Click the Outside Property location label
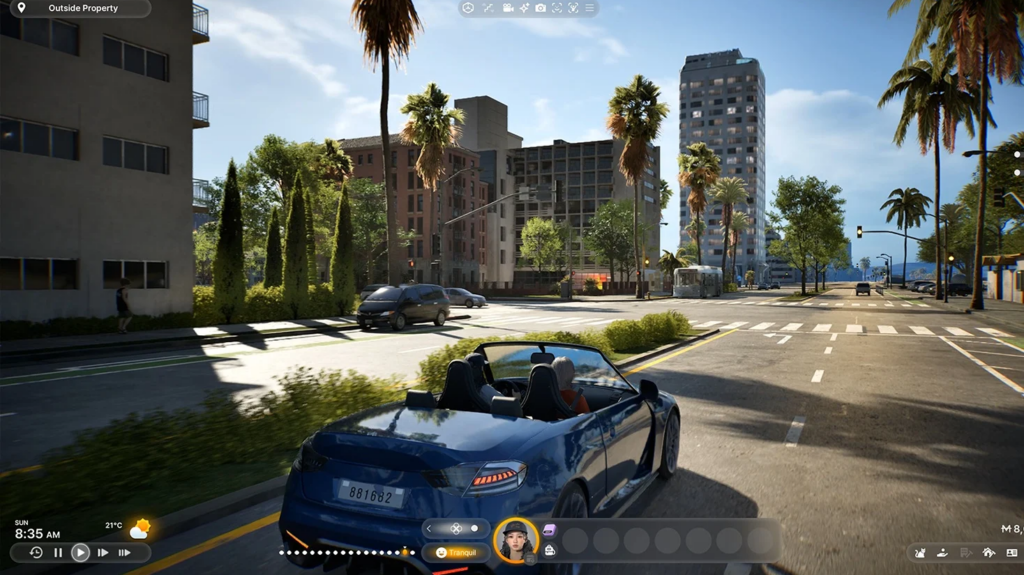Viewport: 1024px width, 575px height. point(82,8)
